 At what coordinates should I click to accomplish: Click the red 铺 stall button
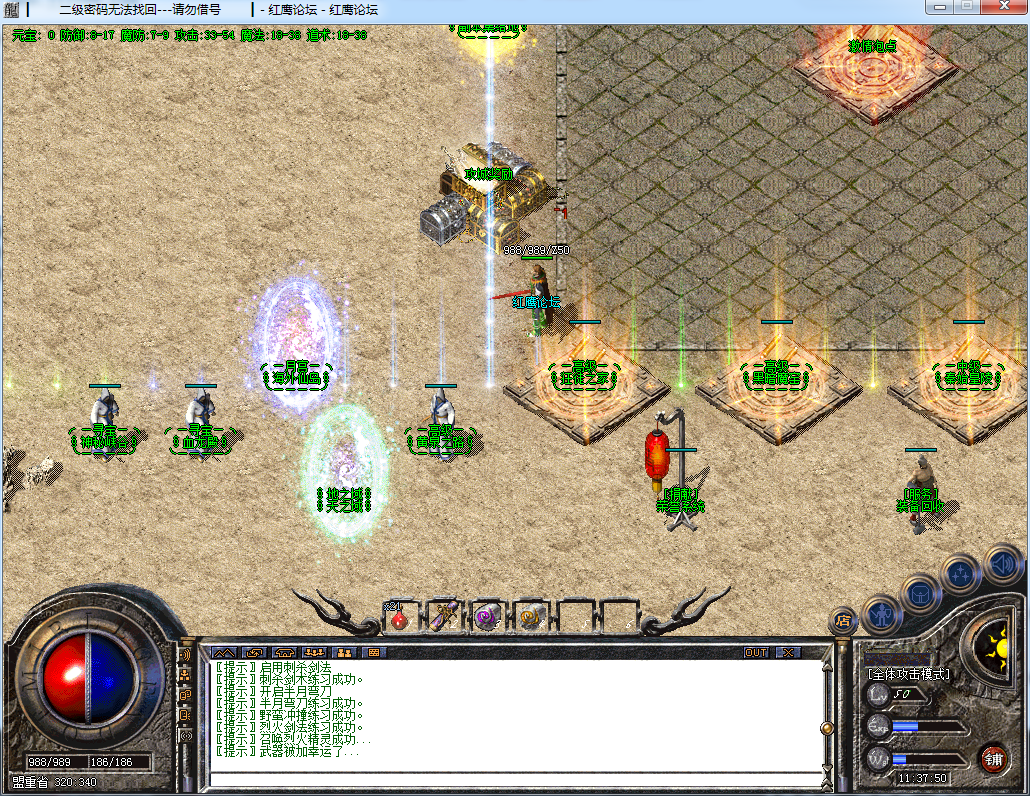coord(993,757)
